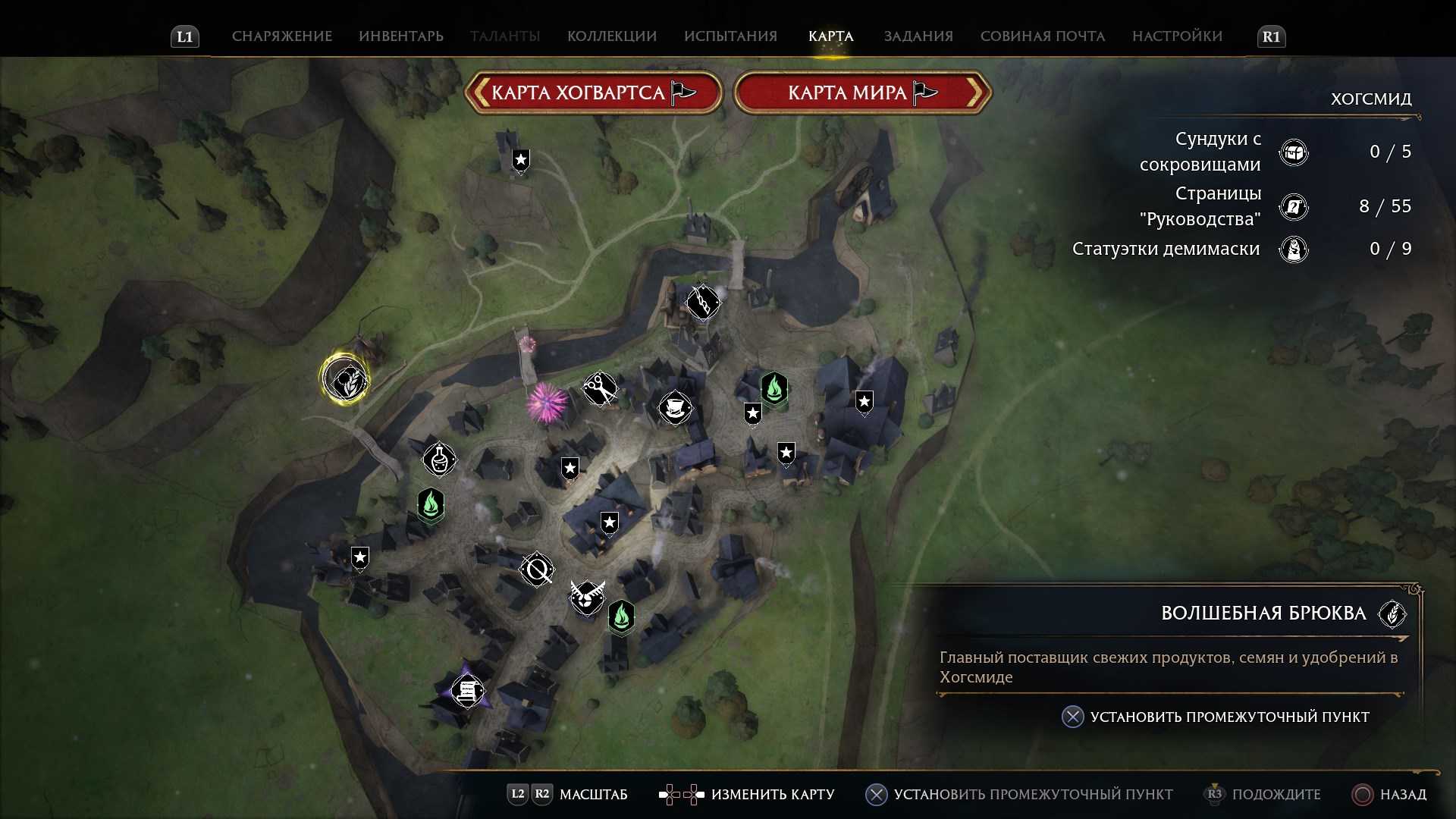This screenshot has height=819, width=1456.
Task: Select the Коллекции tab
Action: [x=611, y=36]
